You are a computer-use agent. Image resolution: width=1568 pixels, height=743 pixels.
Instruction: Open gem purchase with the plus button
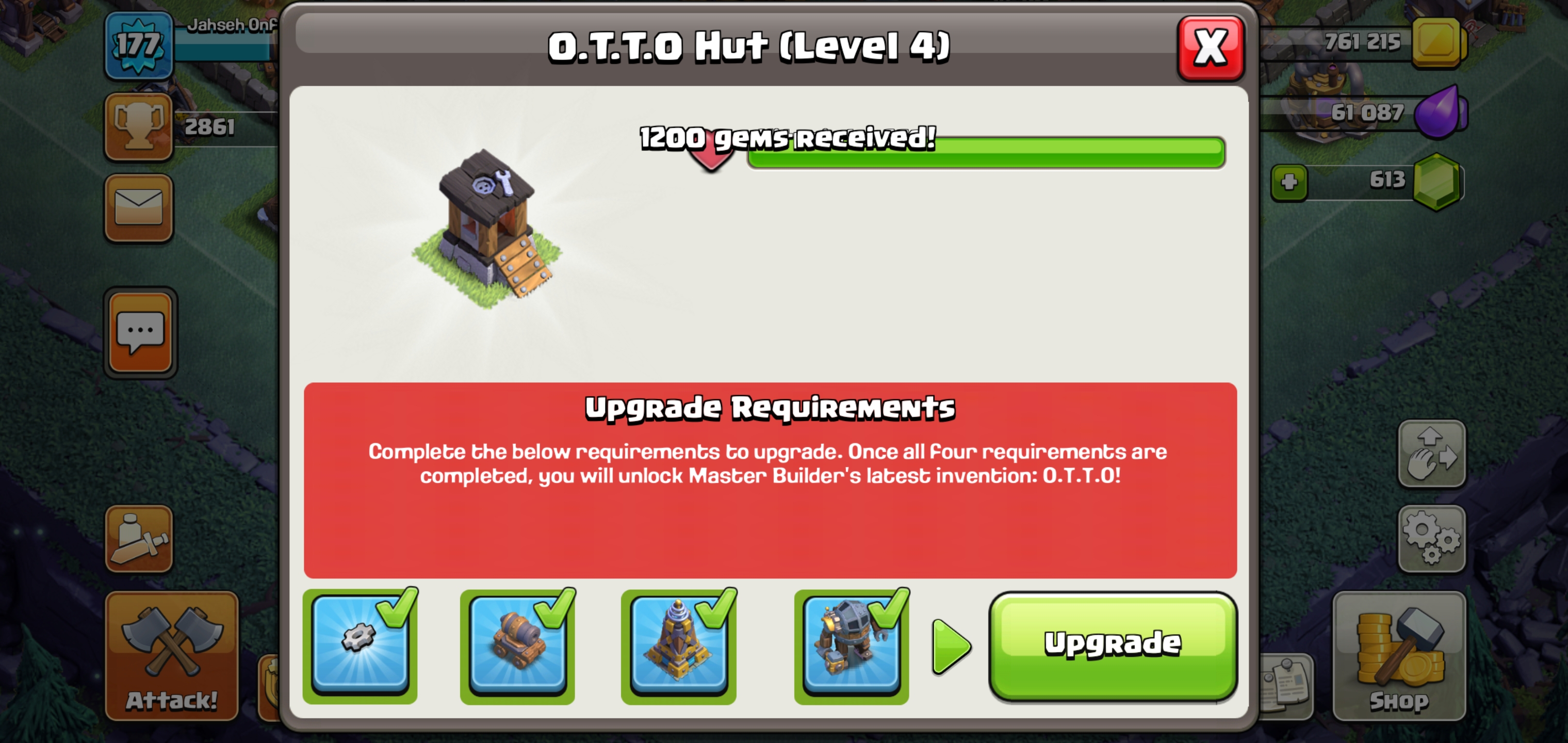(1291, 183)
